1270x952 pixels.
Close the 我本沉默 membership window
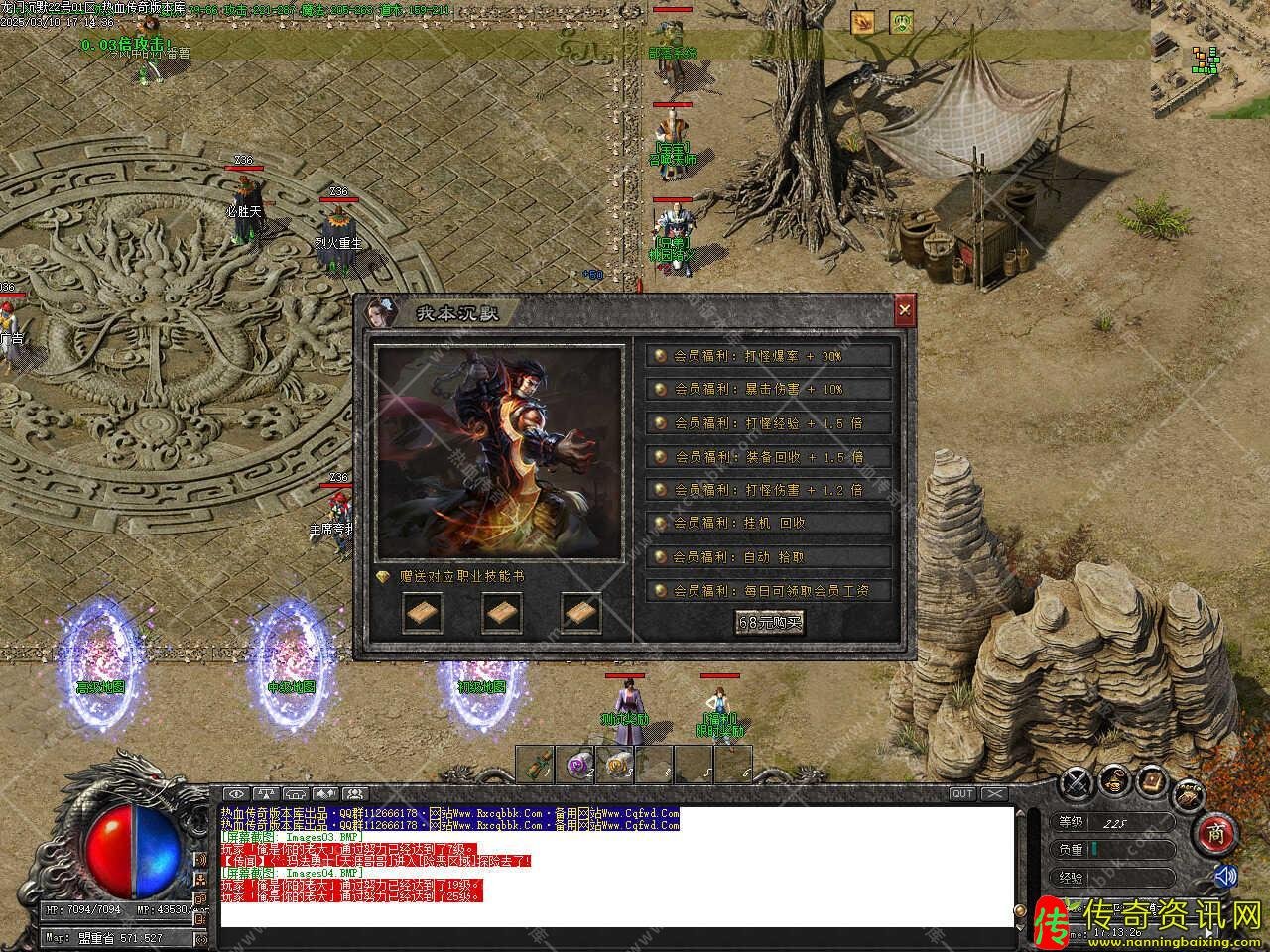click(x=904, y=311)
